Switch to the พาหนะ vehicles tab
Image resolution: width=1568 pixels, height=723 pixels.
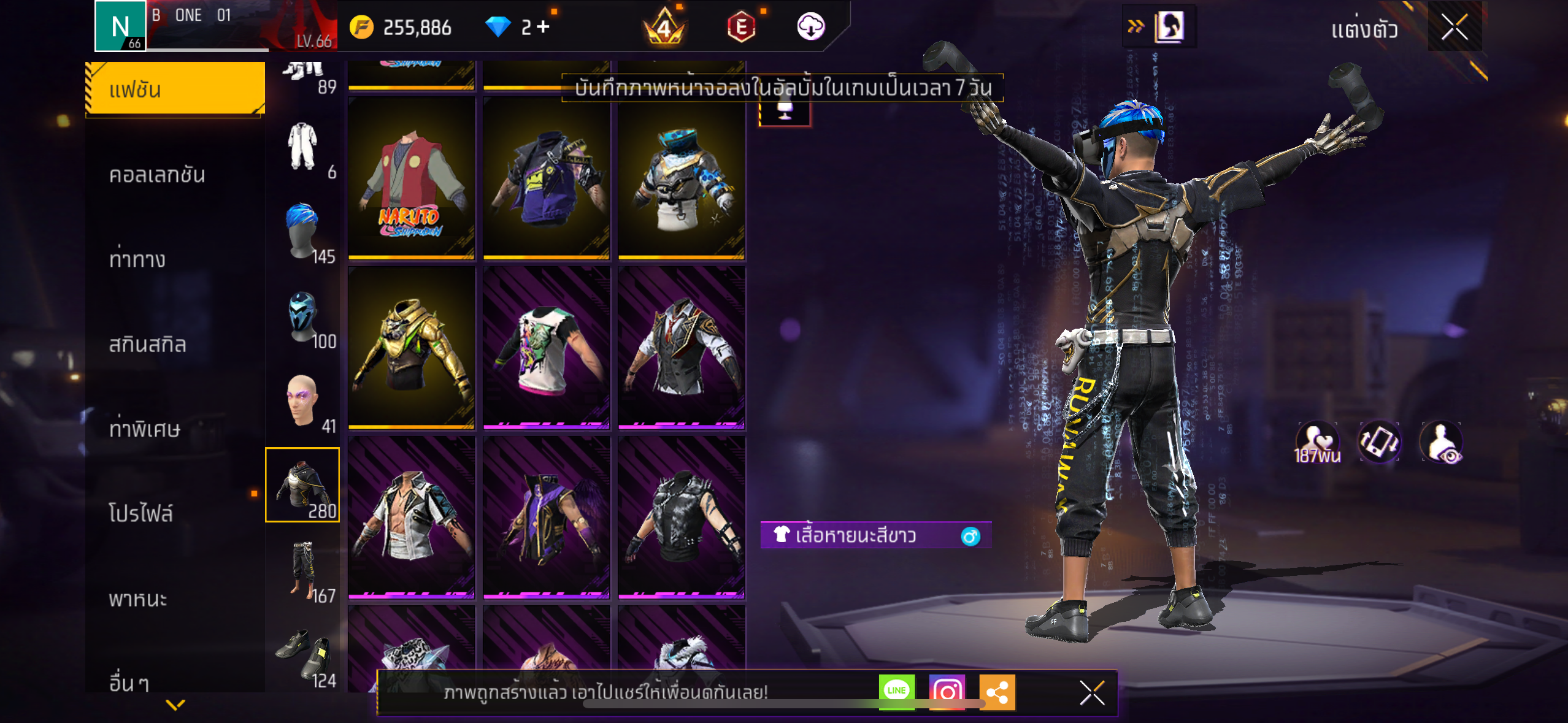tap(138, 599)
